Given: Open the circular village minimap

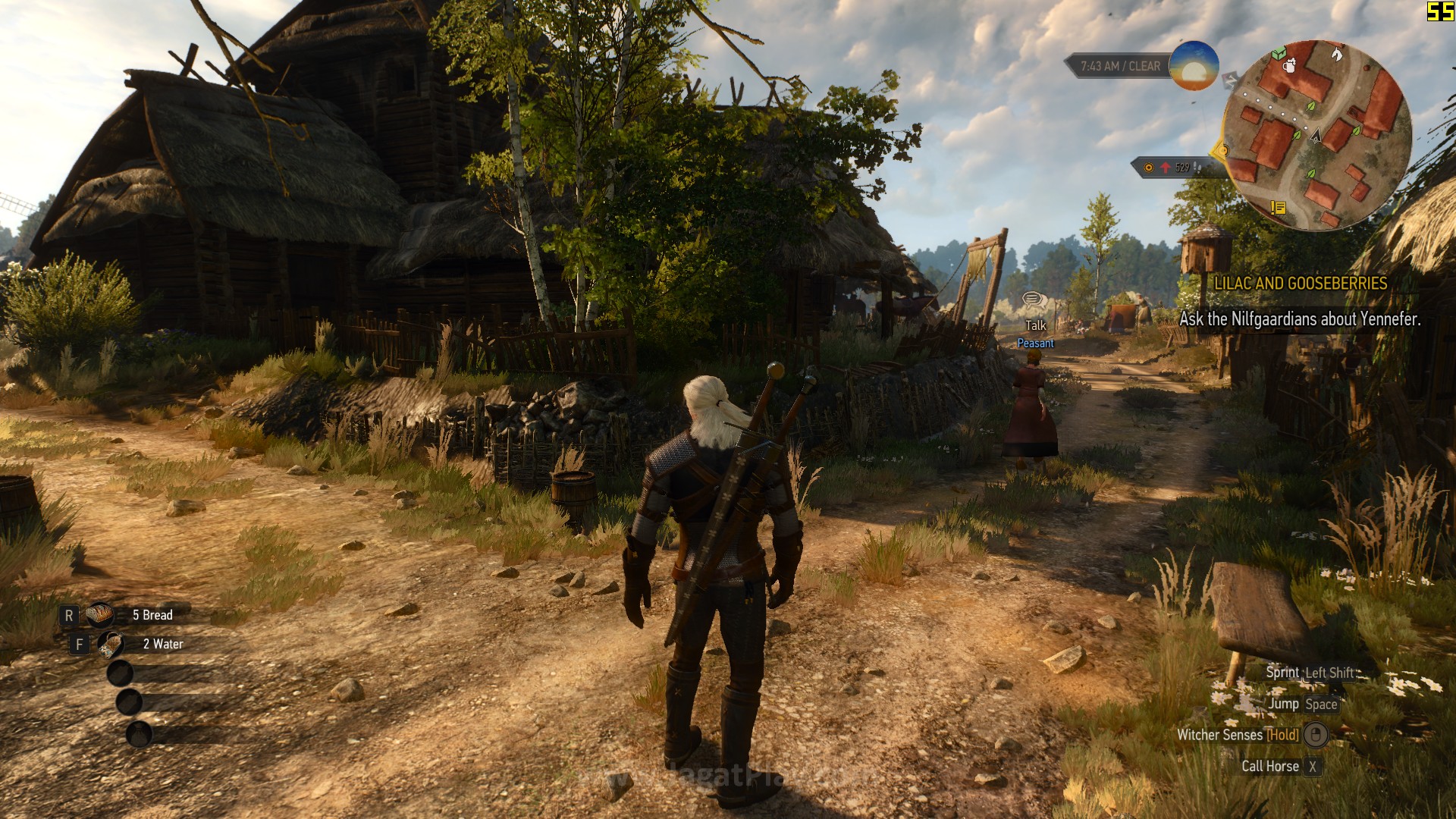Looking at the screenshot, I should coord(1316,135).
